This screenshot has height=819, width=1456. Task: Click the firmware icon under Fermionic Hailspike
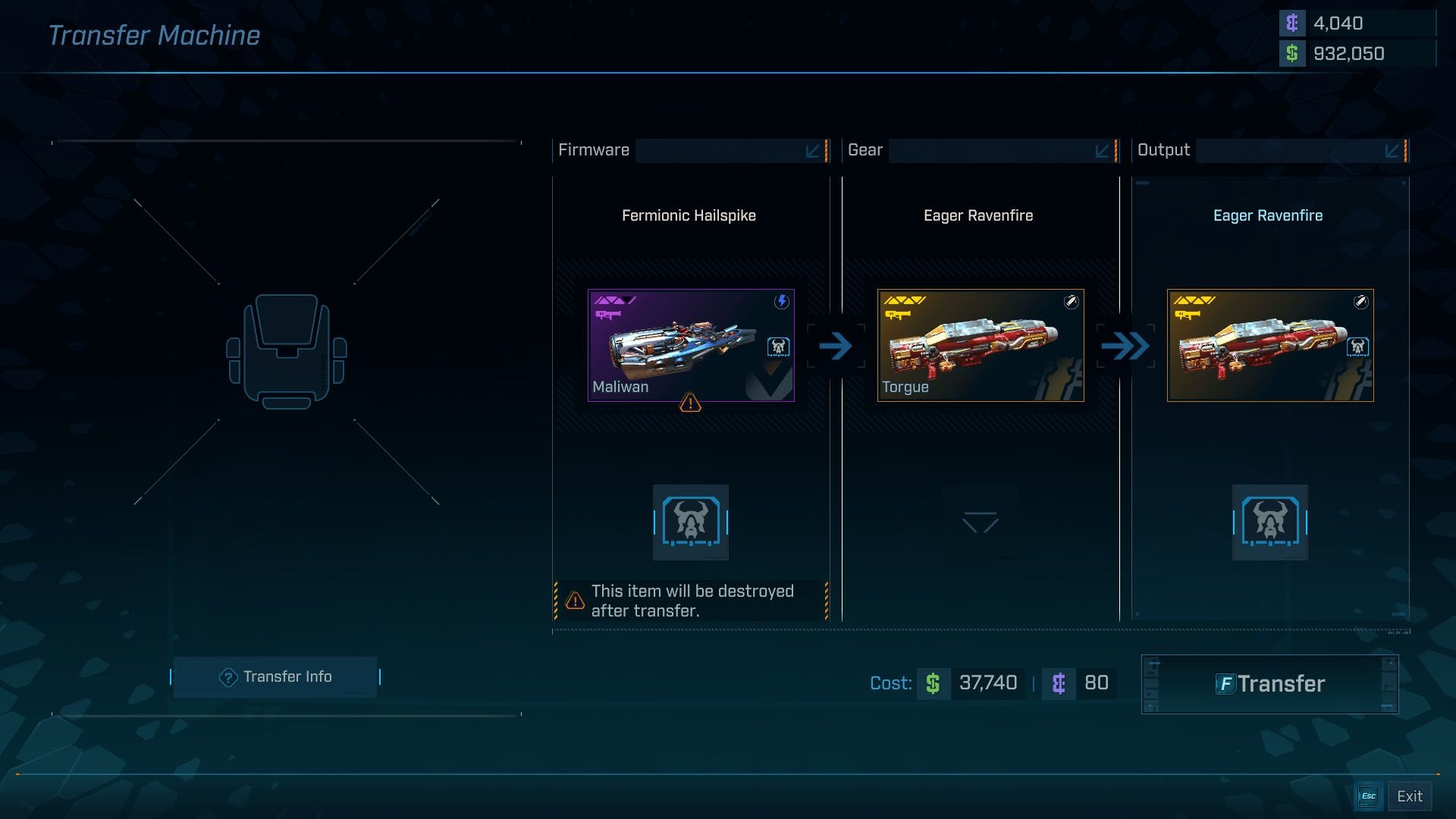click(691, 522)
